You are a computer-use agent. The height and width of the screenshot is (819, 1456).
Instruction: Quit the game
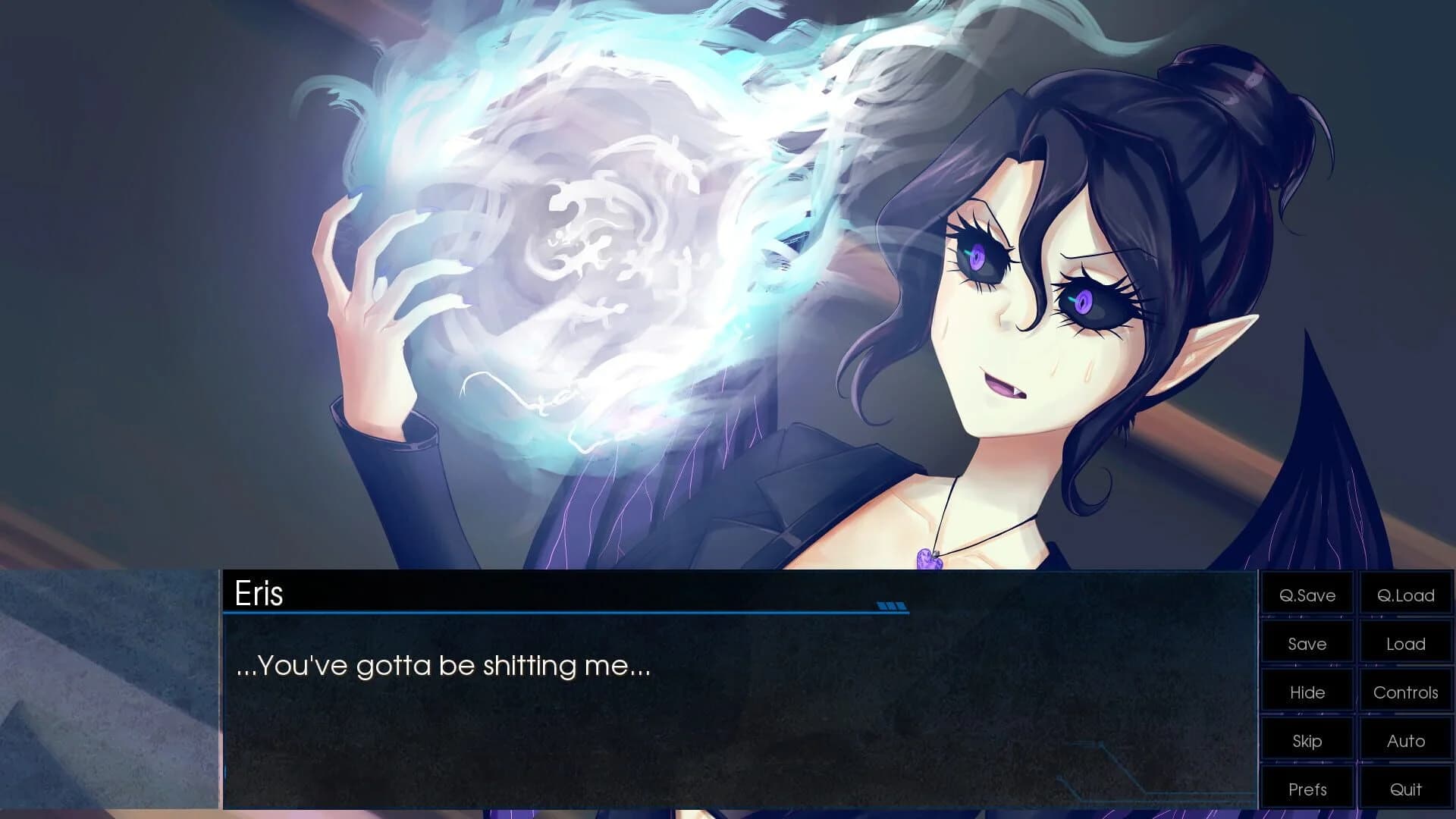point(1406,789)
